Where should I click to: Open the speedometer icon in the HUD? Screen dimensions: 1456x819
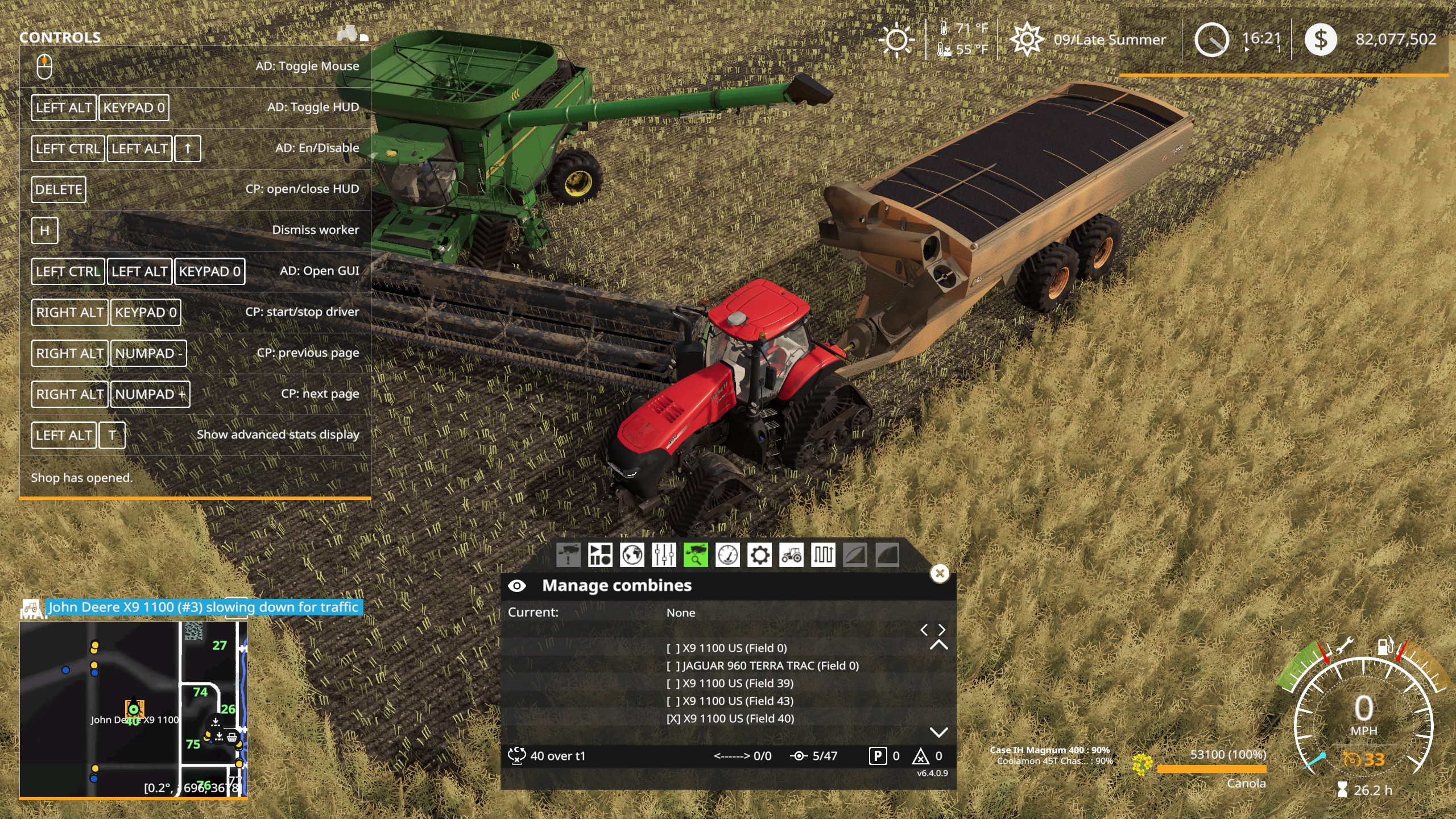click(727, 555)
